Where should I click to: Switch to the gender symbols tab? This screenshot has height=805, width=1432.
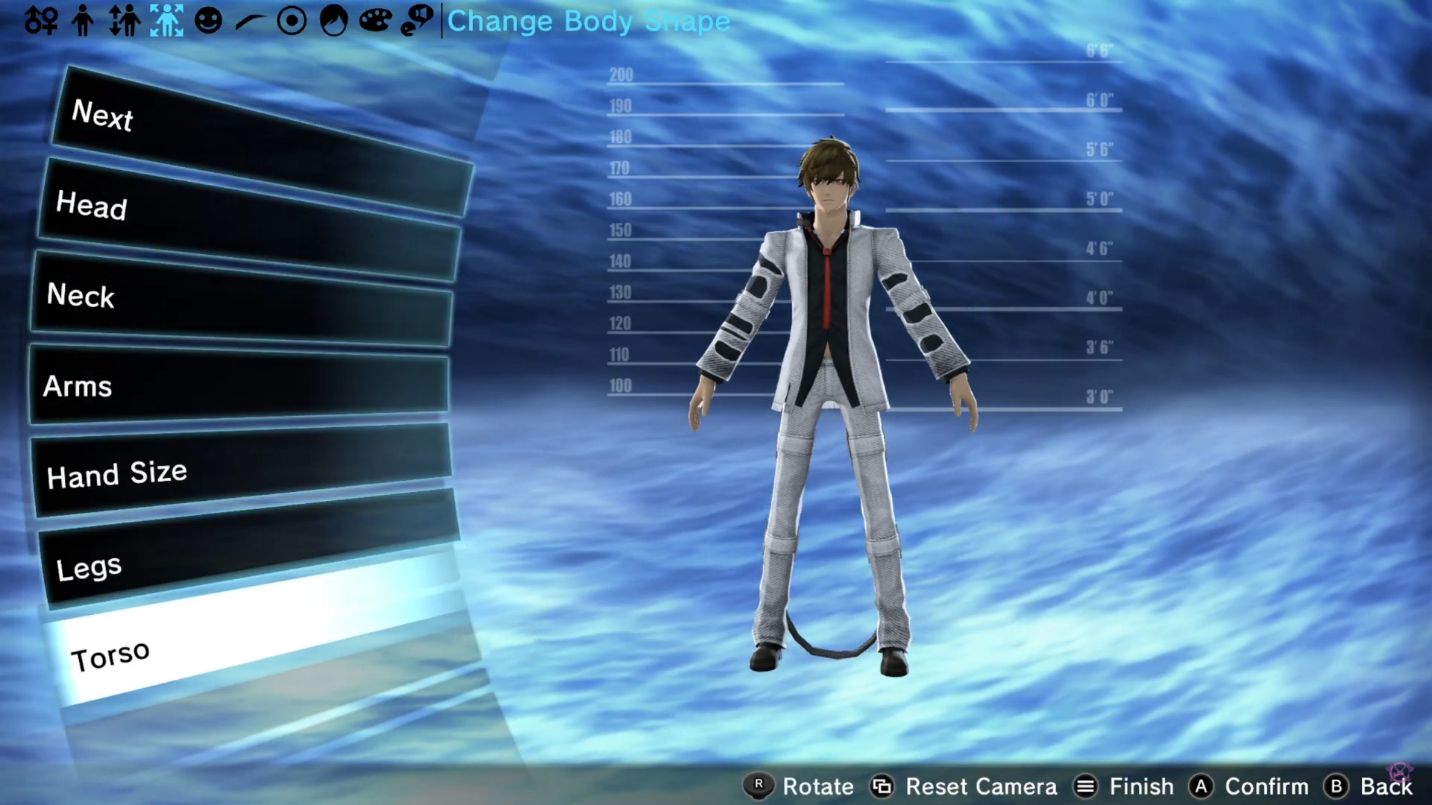(x=42, y=21)
